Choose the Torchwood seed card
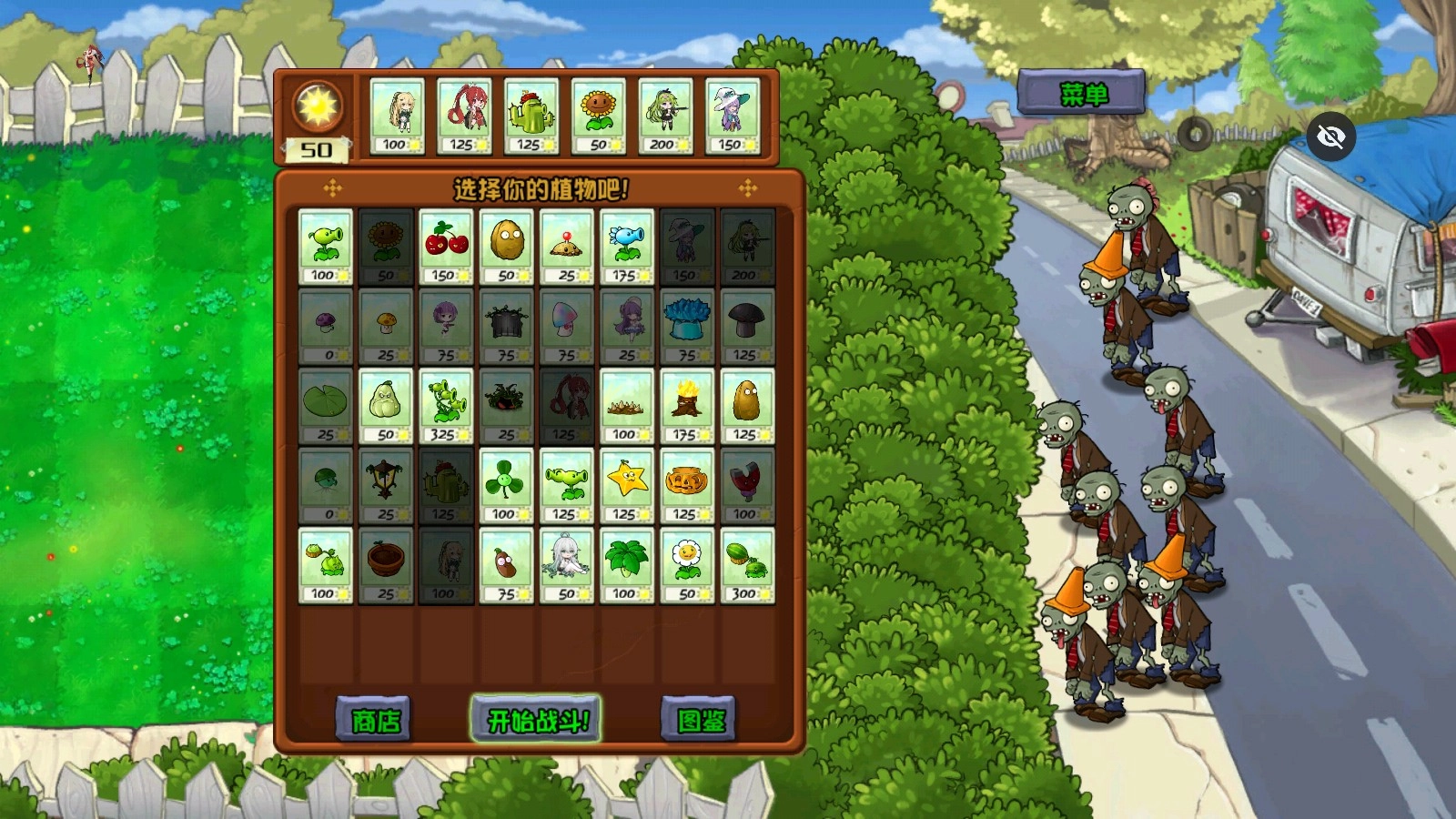Image resolution: width=1456 pixels, height=819 pixels. 686,406
